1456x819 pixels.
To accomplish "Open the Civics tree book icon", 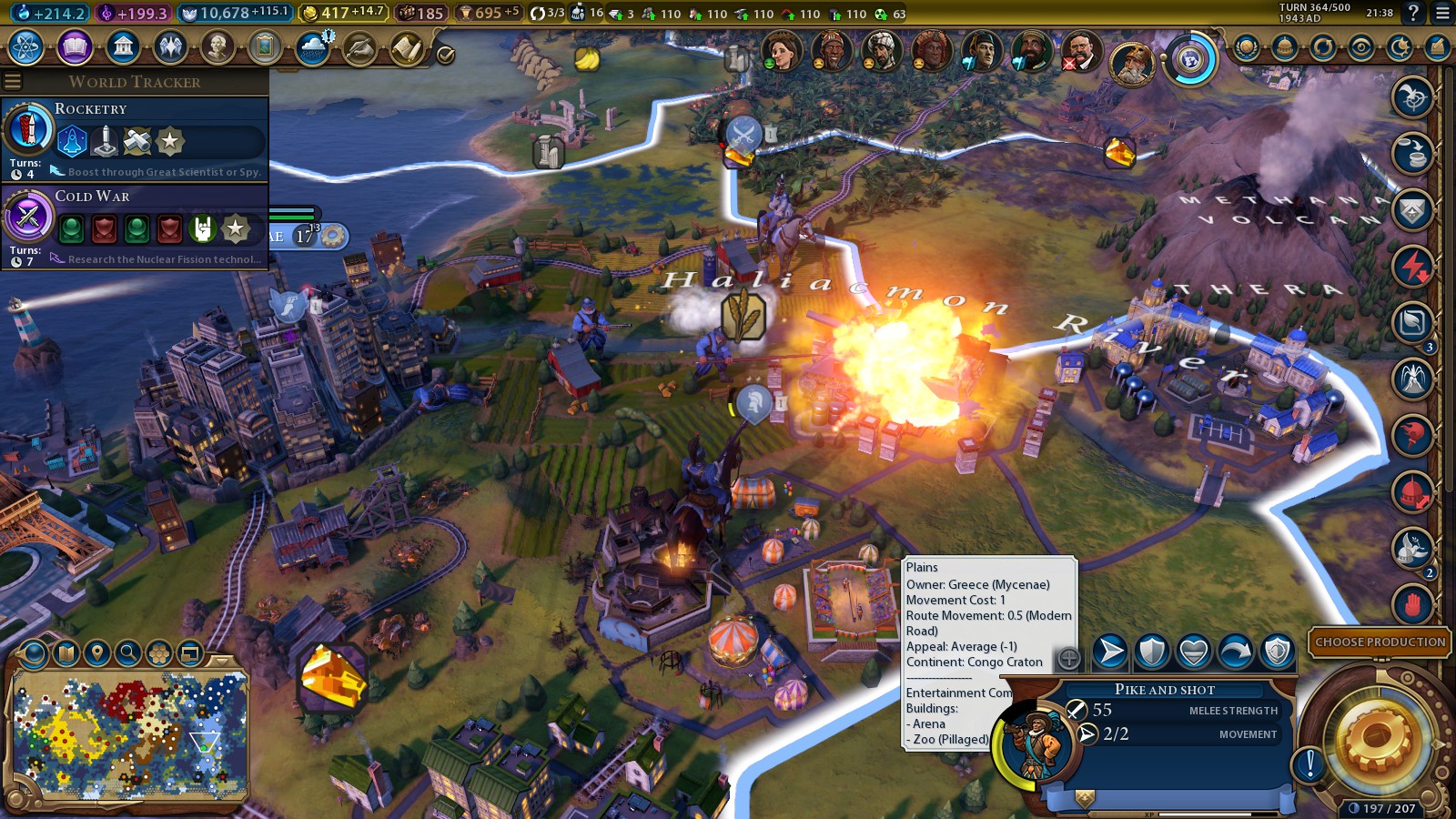I will (x=75, y=47).
